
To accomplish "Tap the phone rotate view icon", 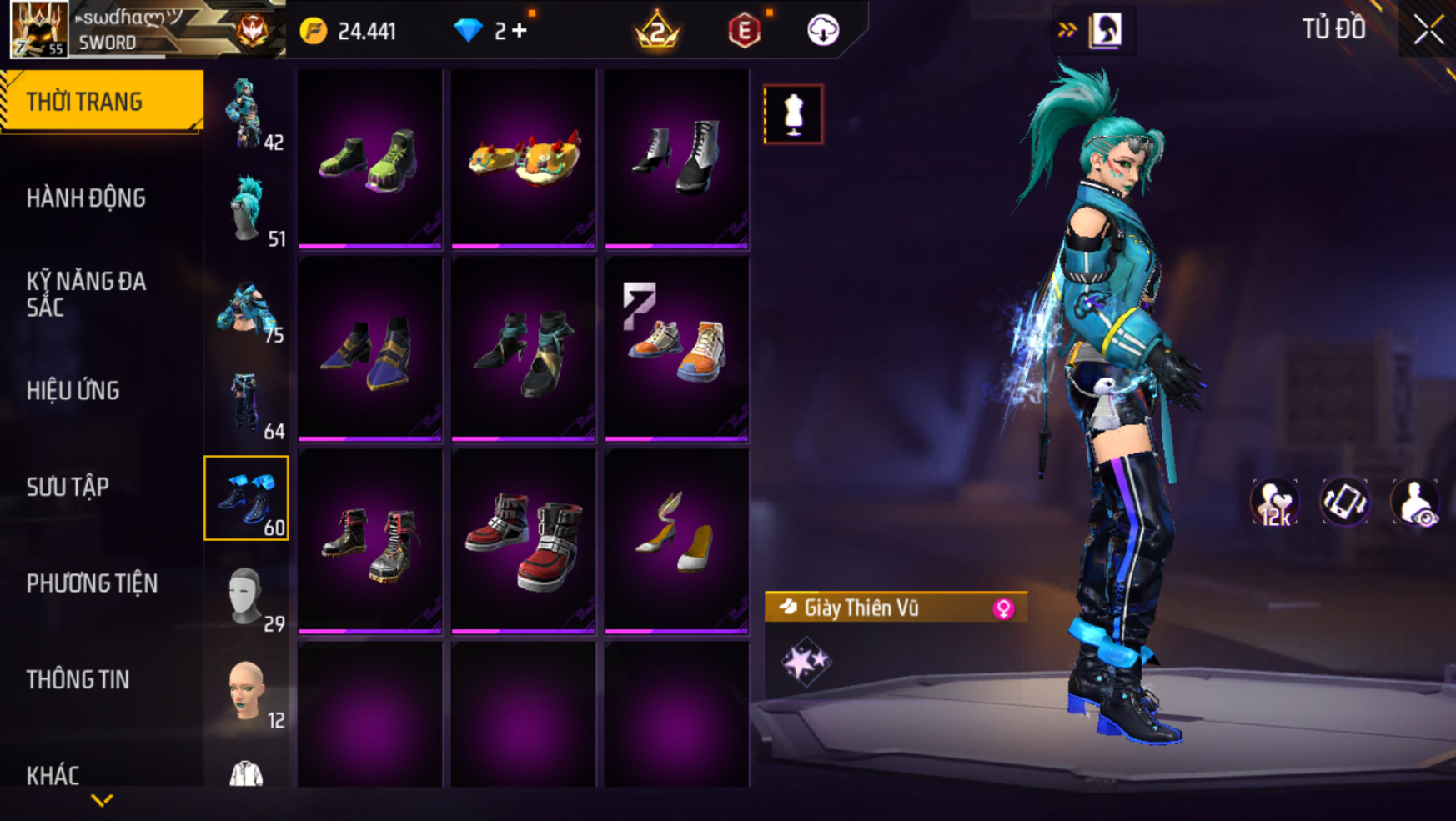I will click(x=1344, y=503).
